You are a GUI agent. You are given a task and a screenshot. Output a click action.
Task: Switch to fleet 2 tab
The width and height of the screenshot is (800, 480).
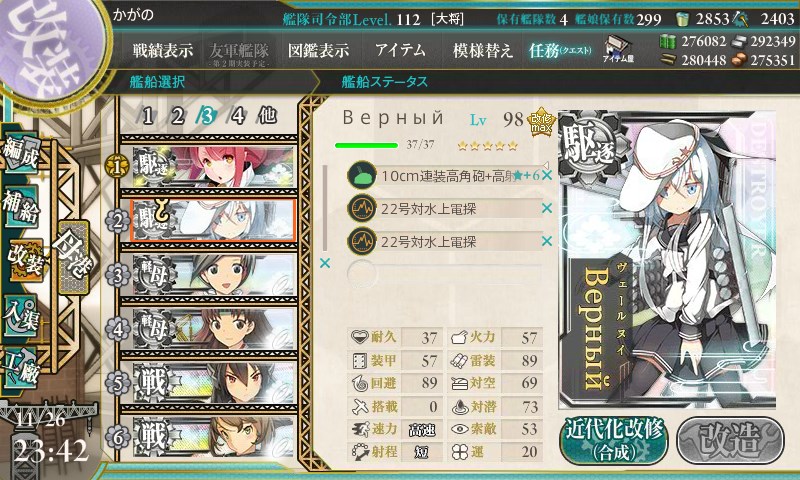[x=178, y=115]
